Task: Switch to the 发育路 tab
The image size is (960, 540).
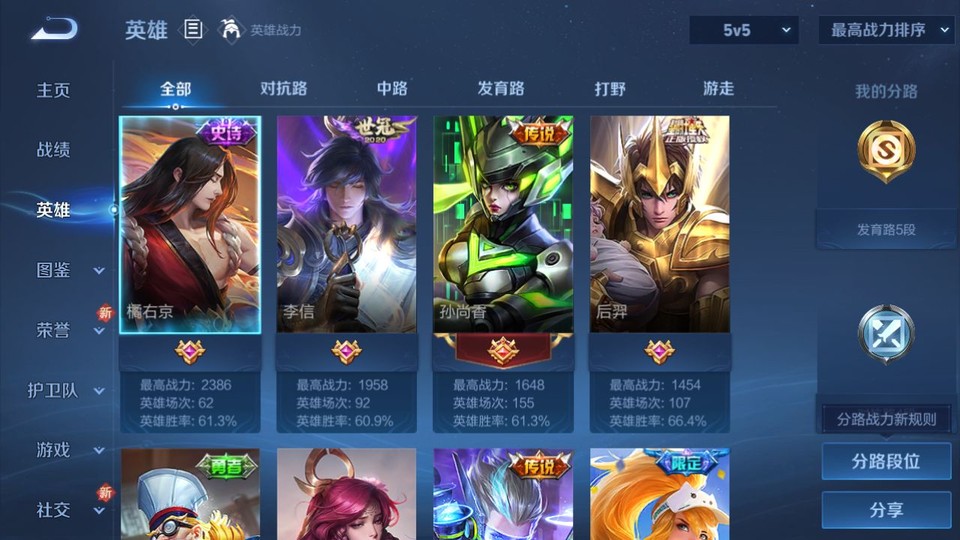Action: [x=501, y=89]
